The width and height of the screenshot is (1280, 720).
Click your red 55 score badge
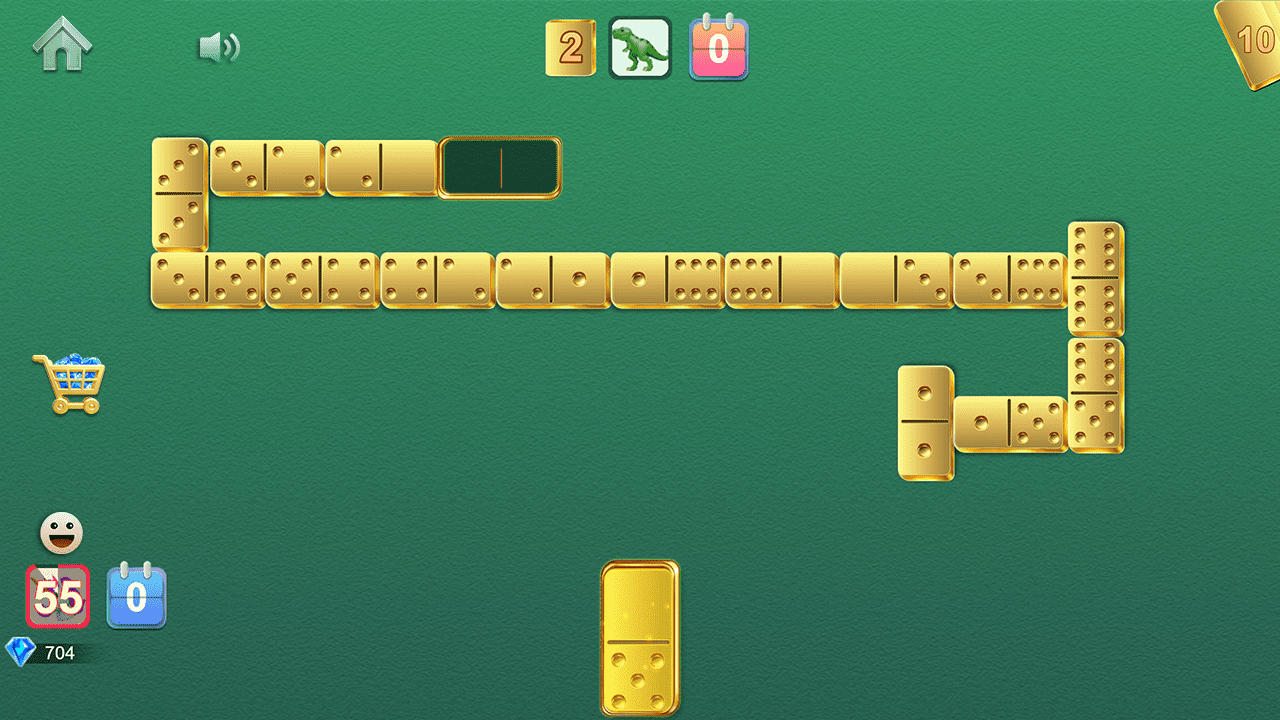57,597
